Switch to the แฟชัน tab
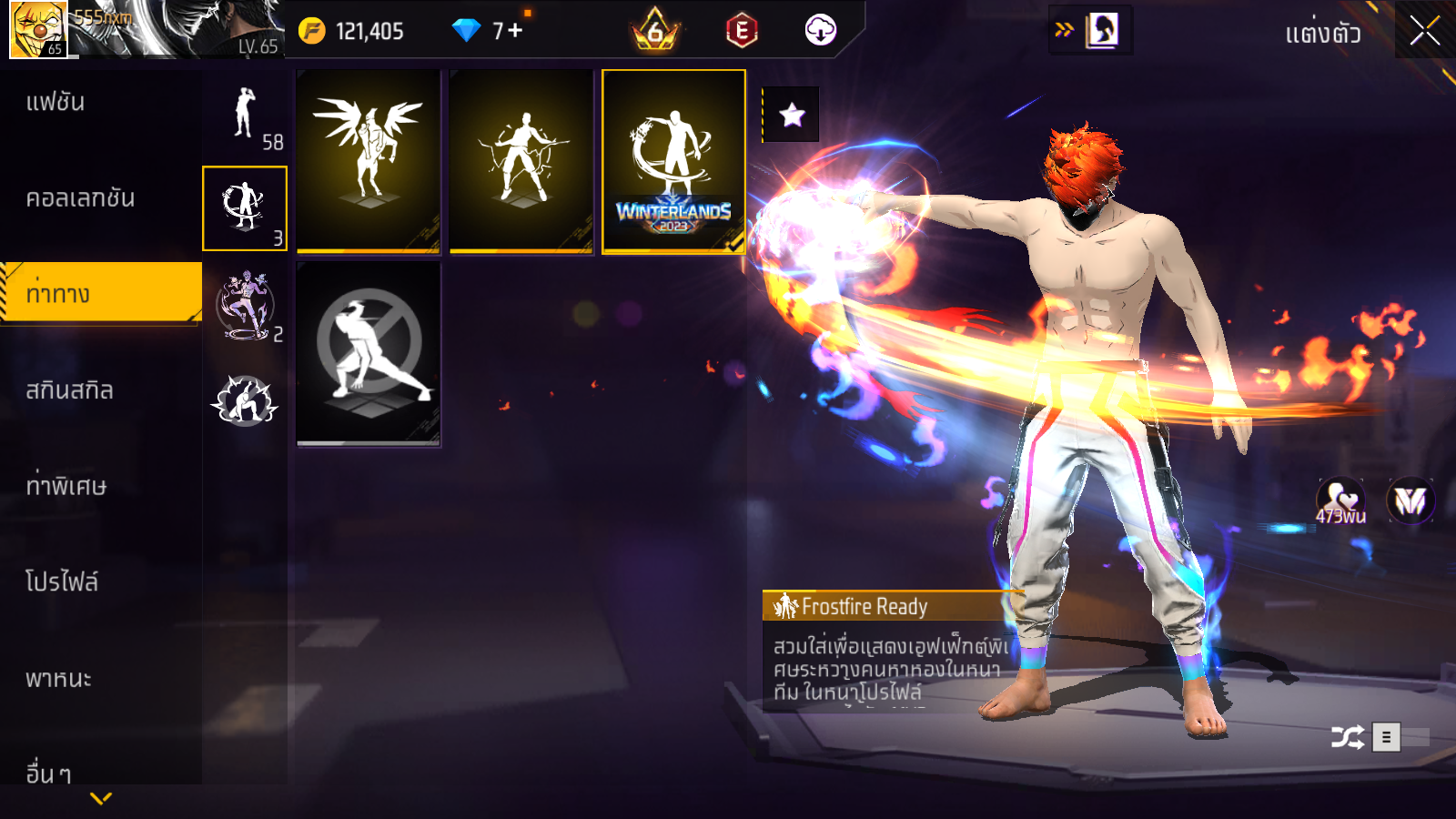The height and width of the screenshot is (819, 1456). (56, 102)
